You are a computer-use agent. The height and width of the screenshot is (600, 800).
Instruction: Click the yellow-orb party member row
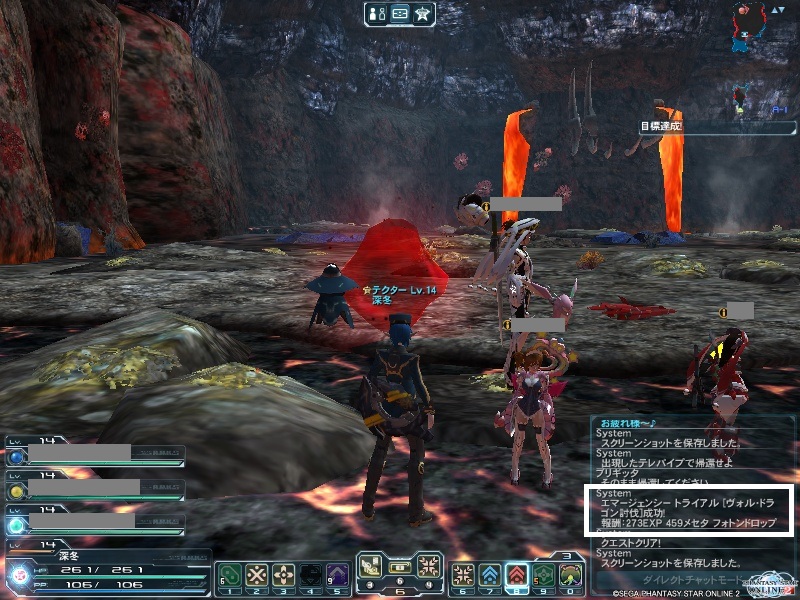(94, 488)
